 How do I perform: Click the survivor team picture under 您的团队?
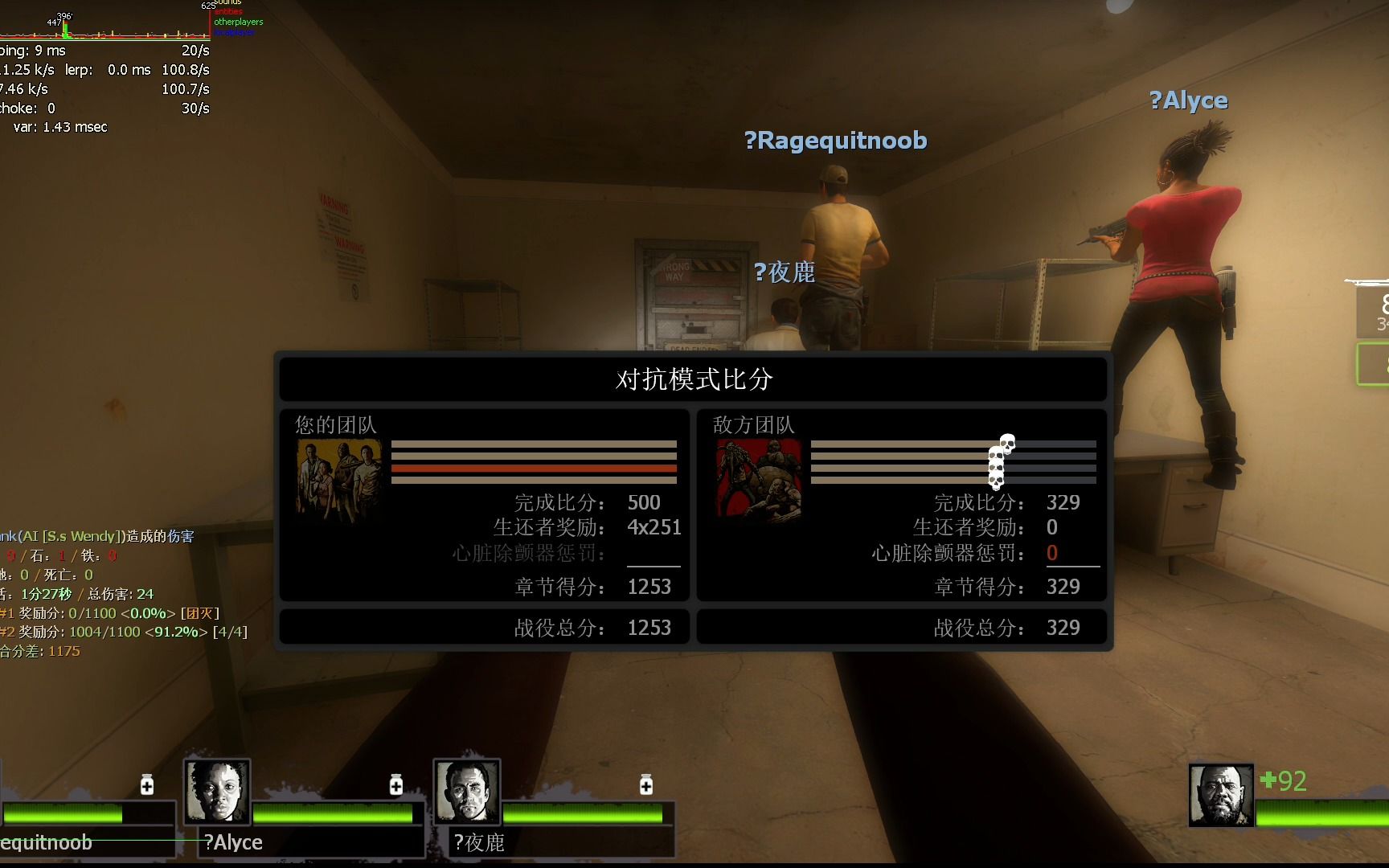coord(338,480)
